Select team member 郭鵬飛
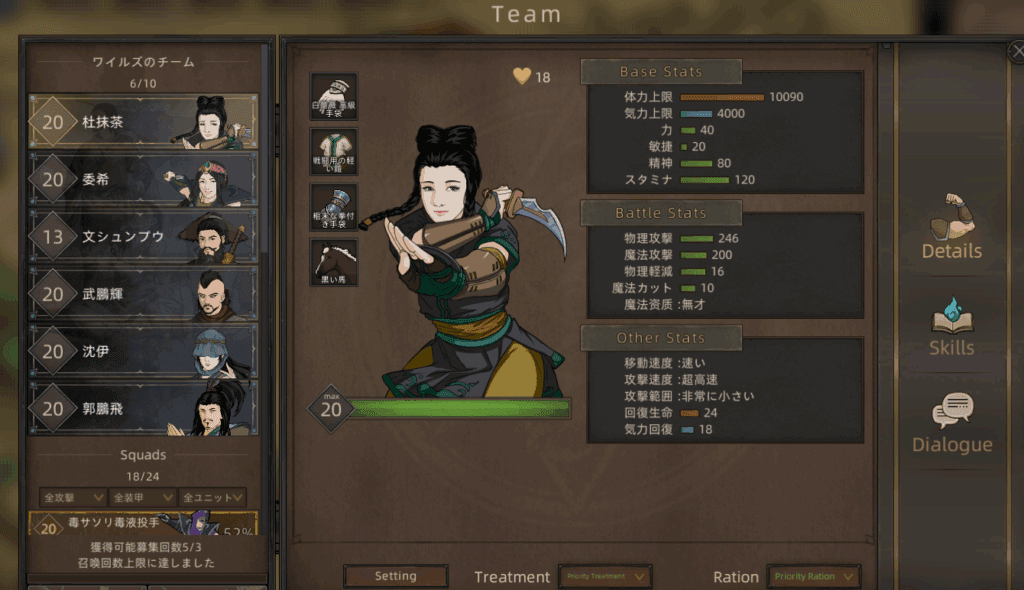Screen dimensions: 1024x590 point(143,408)
